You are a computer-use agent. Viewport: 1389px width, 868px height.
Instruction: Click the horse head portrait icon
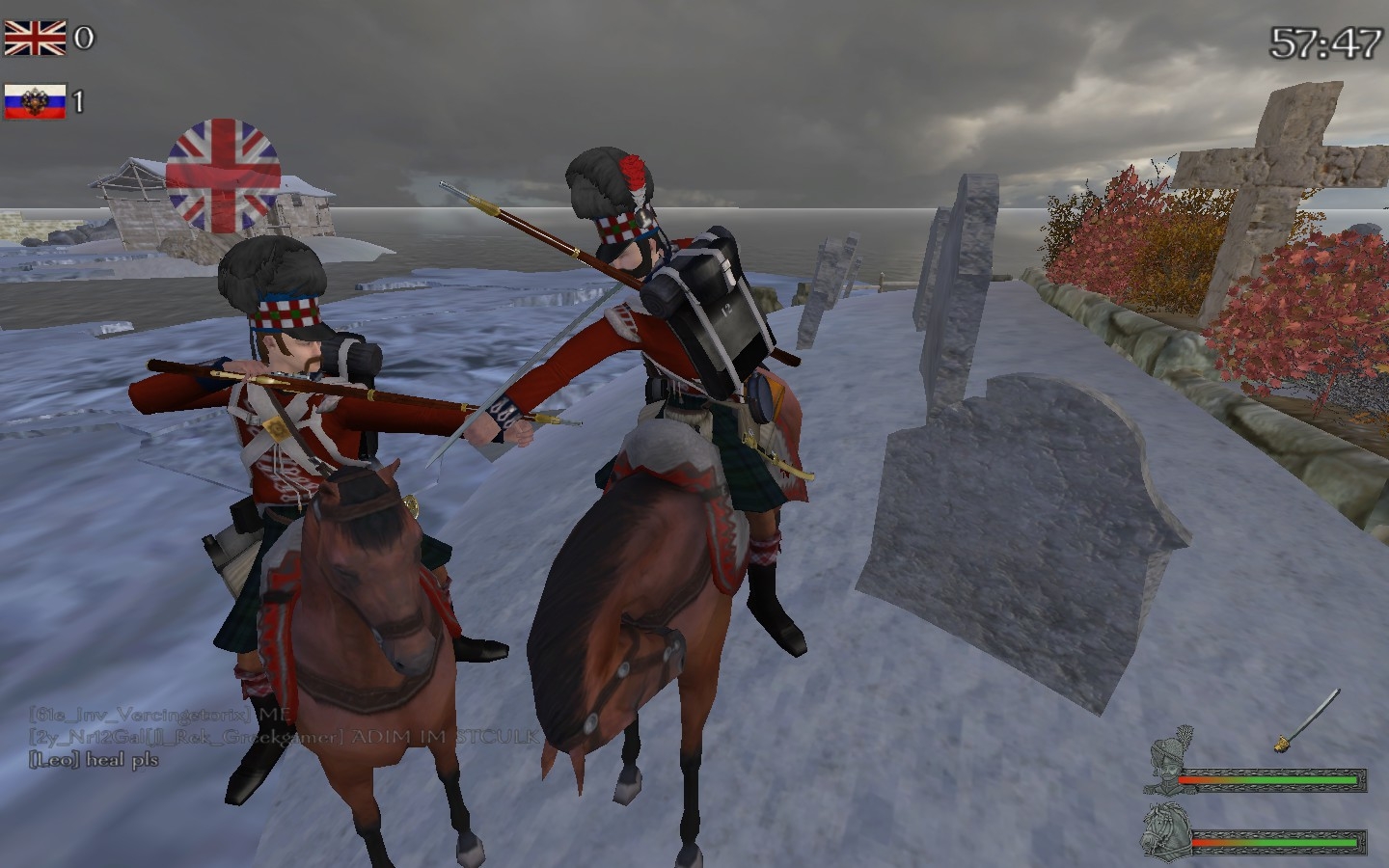click(x=1166, y=831)
